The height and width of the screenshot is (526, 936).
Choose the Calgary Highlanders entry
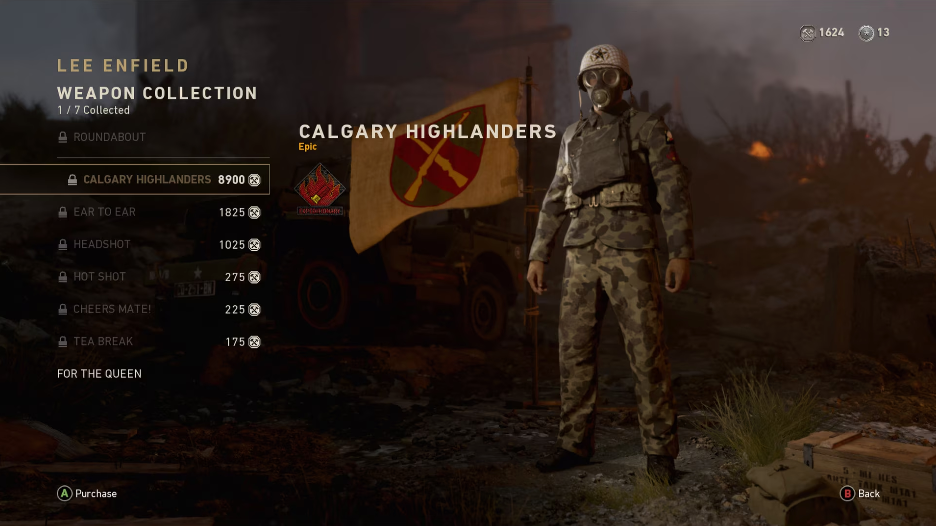point(146,180)
